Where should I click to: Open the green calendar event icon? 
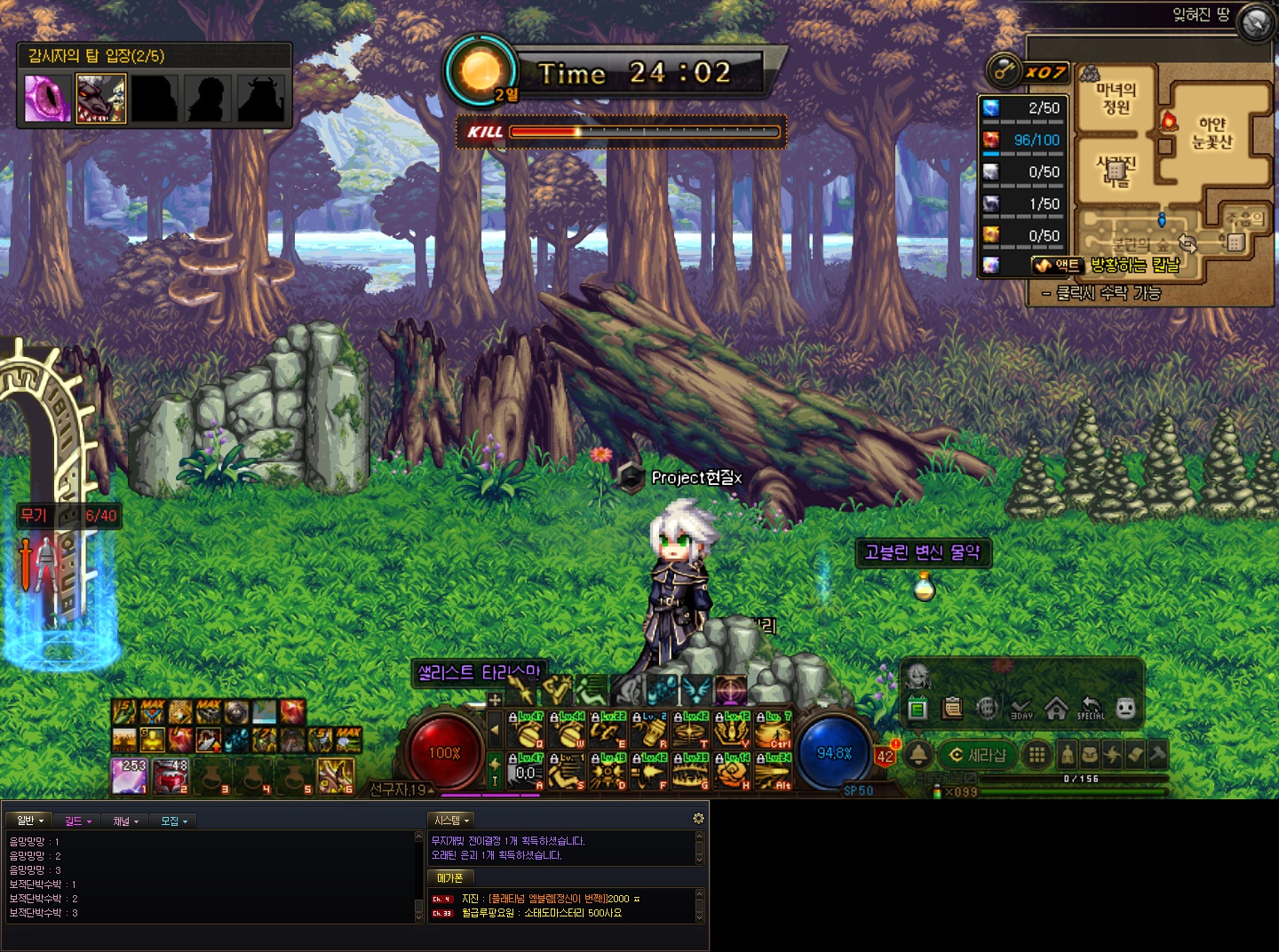(x=918, y=709)
